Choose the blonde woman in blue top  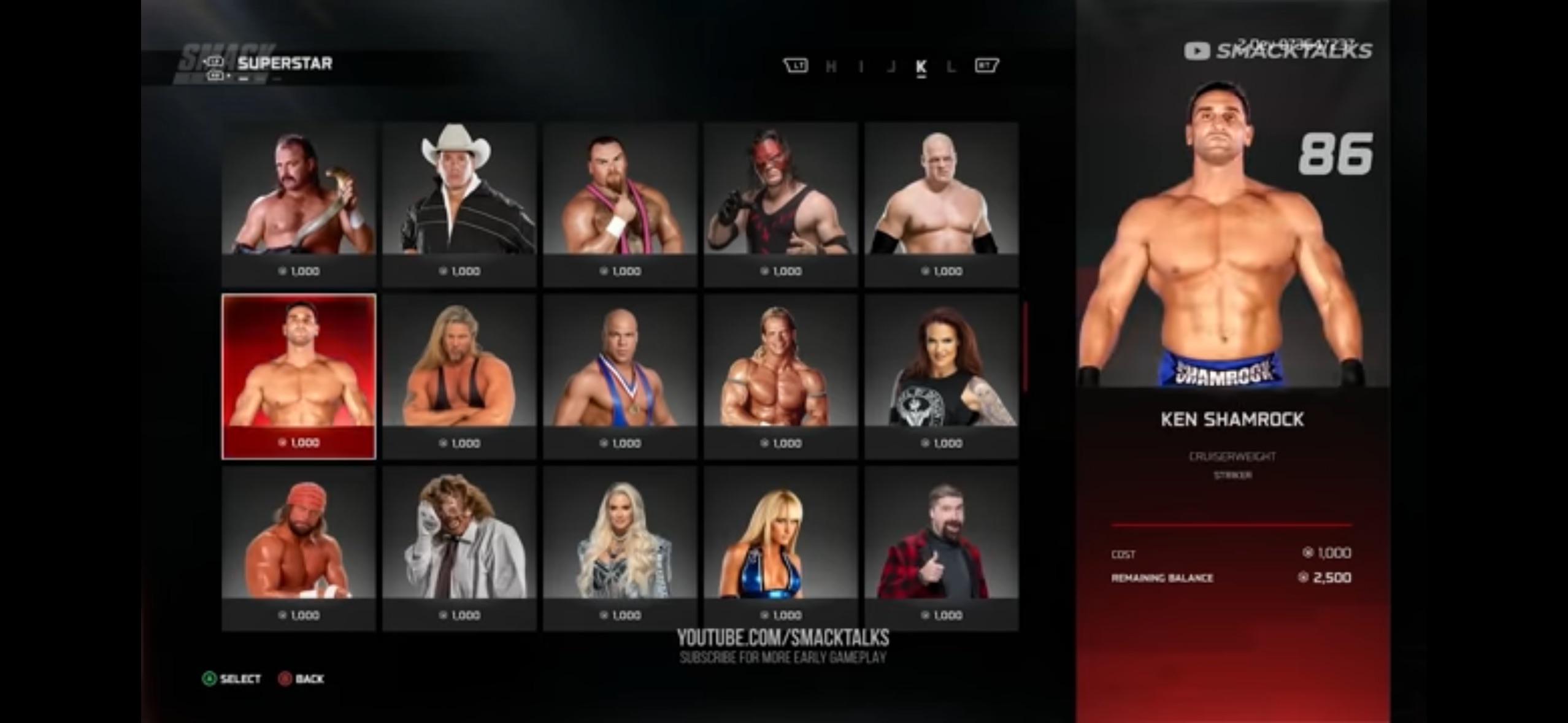(x=781, y=548)
